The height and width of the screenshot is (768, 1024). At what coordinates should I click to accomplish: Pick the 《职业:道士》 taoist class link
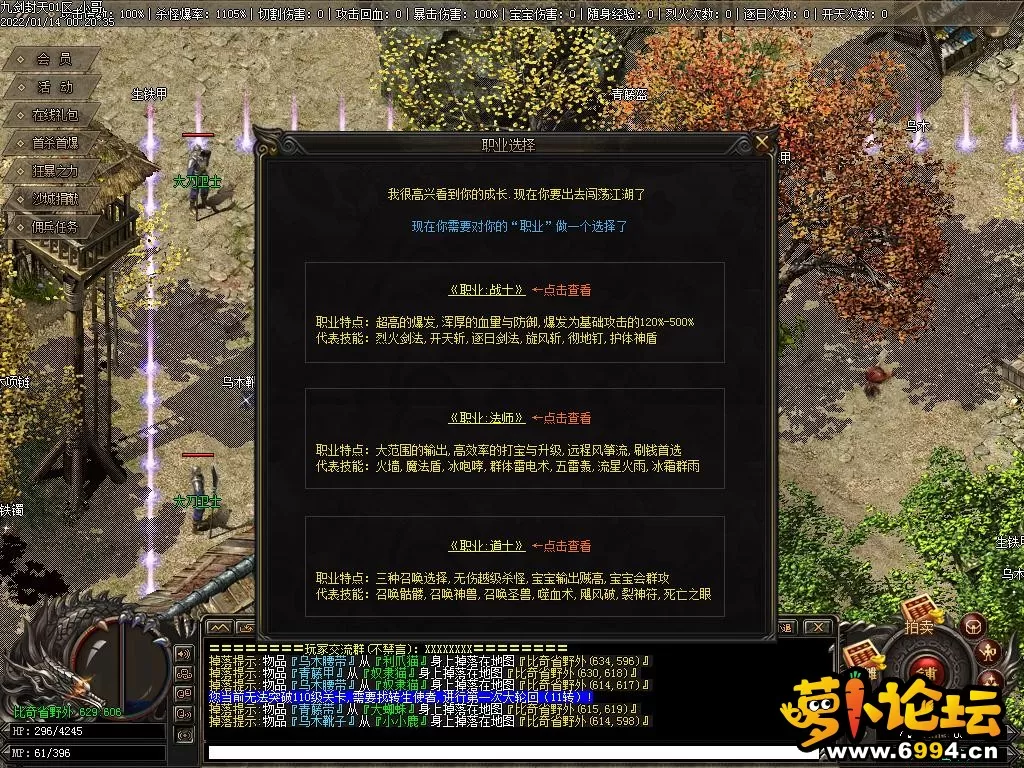pyautogui.click(x=487, y=546)
